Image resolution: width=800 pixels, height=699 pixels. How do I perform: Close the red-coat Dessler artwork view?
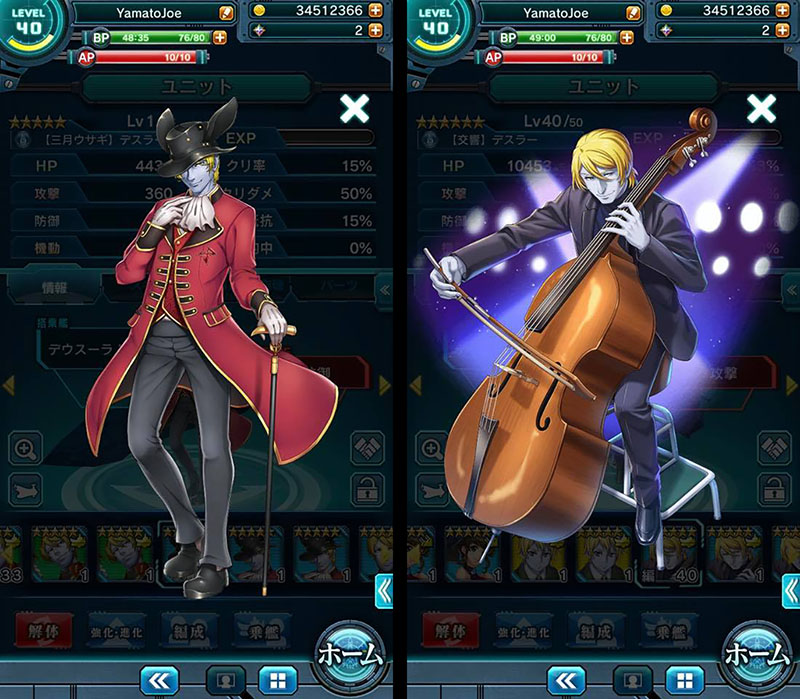click(x=354, y=109)
